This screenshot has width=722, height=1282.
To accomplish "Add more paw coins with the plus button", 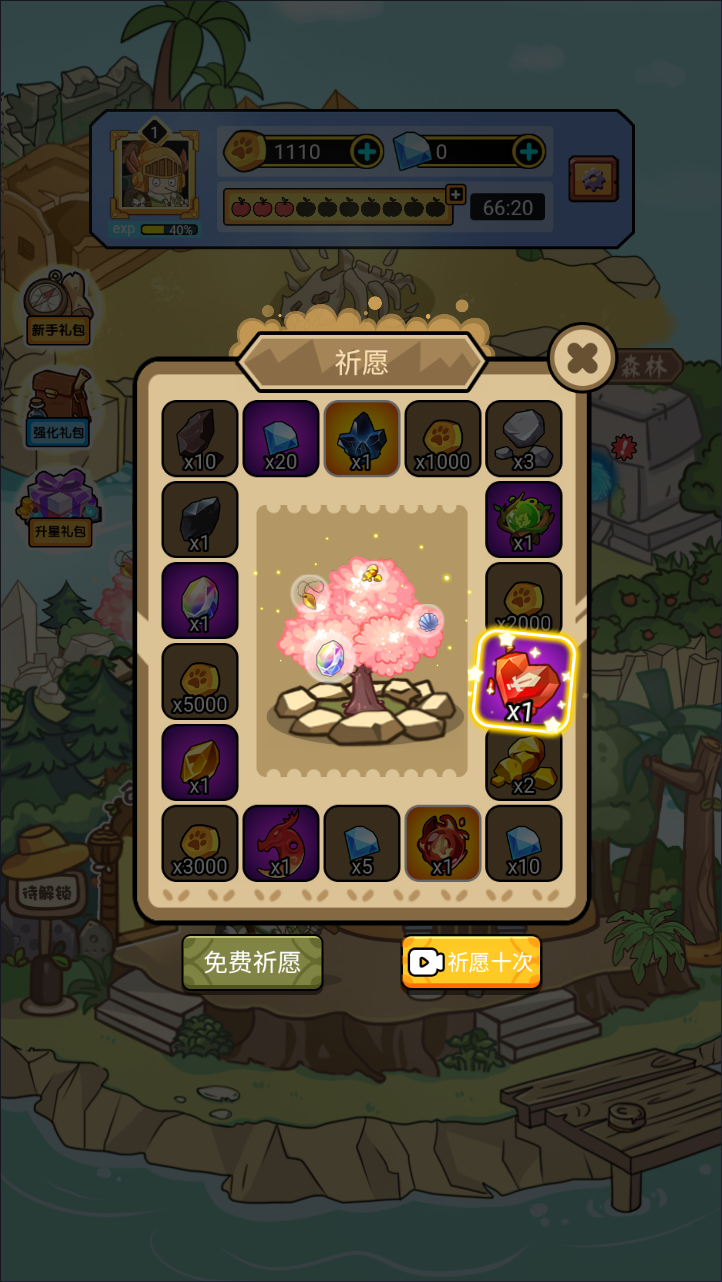I will tap(367, 152).
